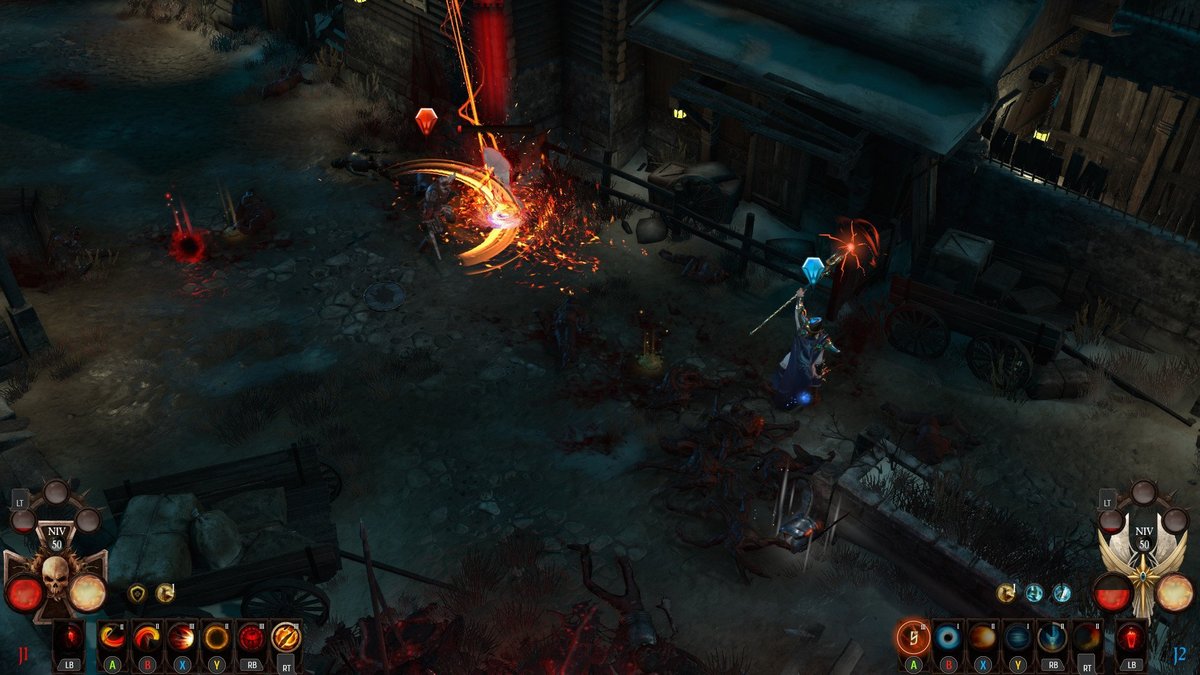
Task: Activate player two's glowing rune skill
Action: pyautogui.click(x=913, y=636)
